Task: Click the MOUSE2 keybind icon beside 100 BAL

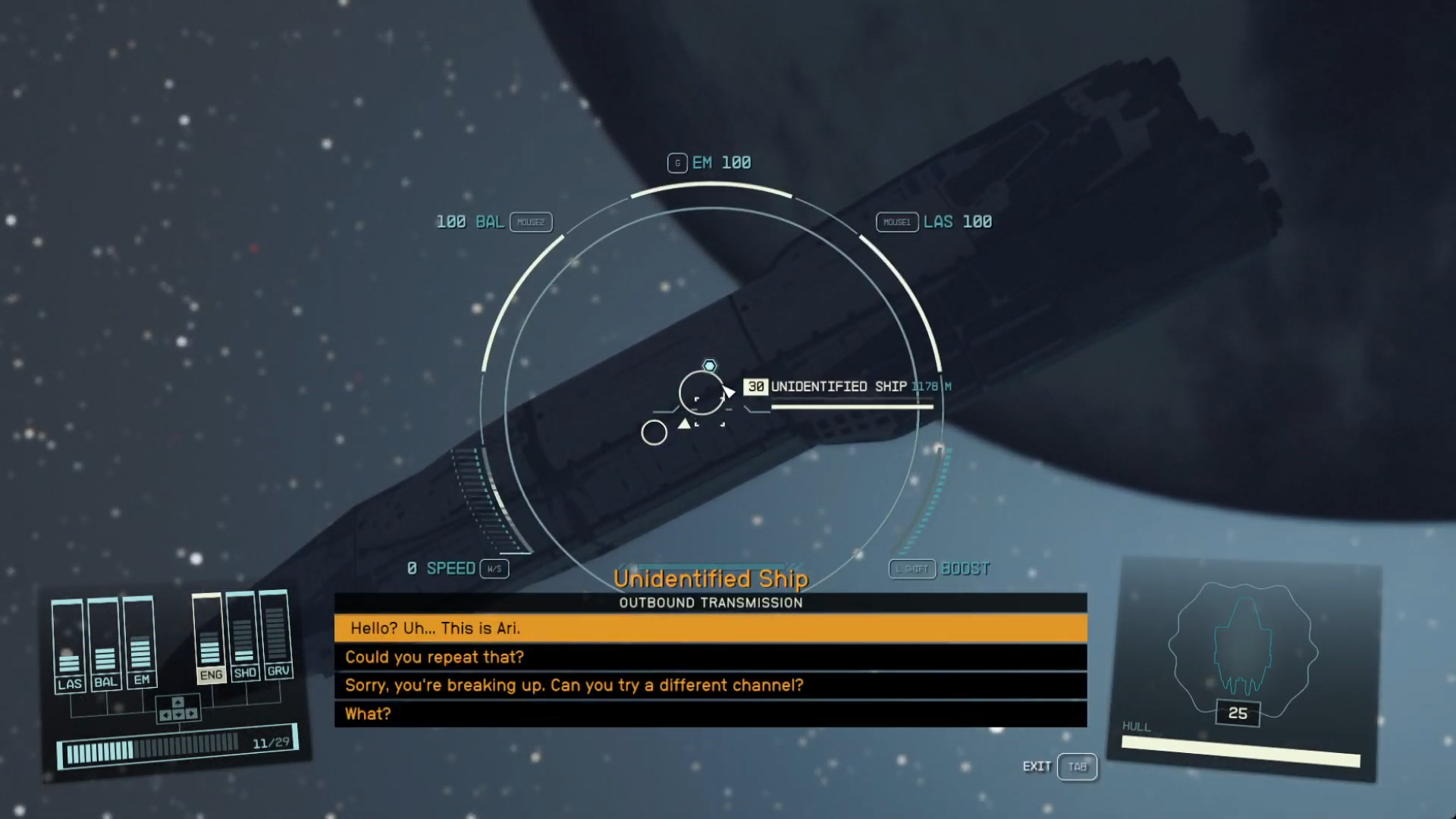Action: tap(531, 221)
